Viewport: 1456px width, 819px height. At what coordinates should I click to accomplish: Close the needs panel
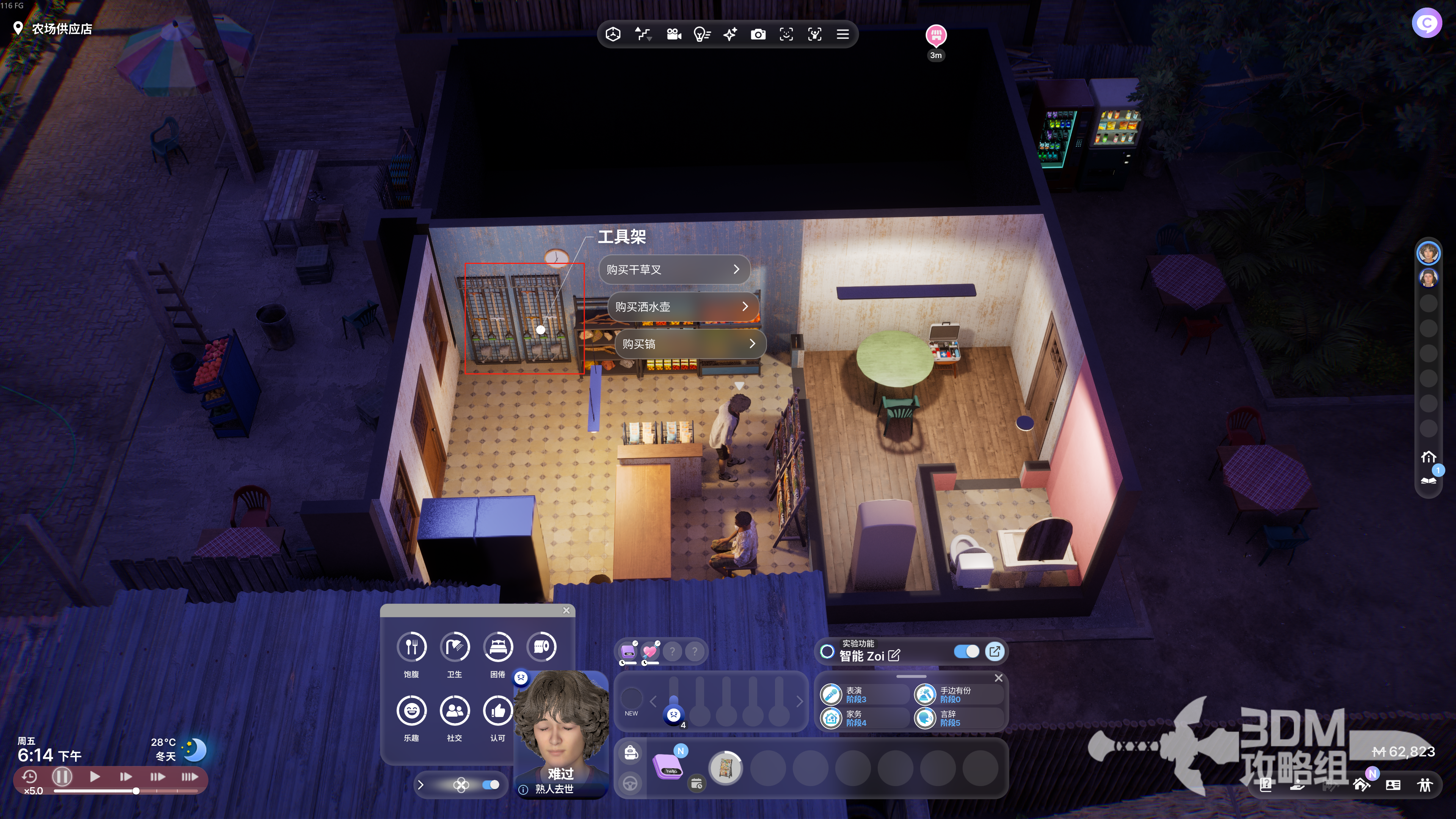(566, 610)
